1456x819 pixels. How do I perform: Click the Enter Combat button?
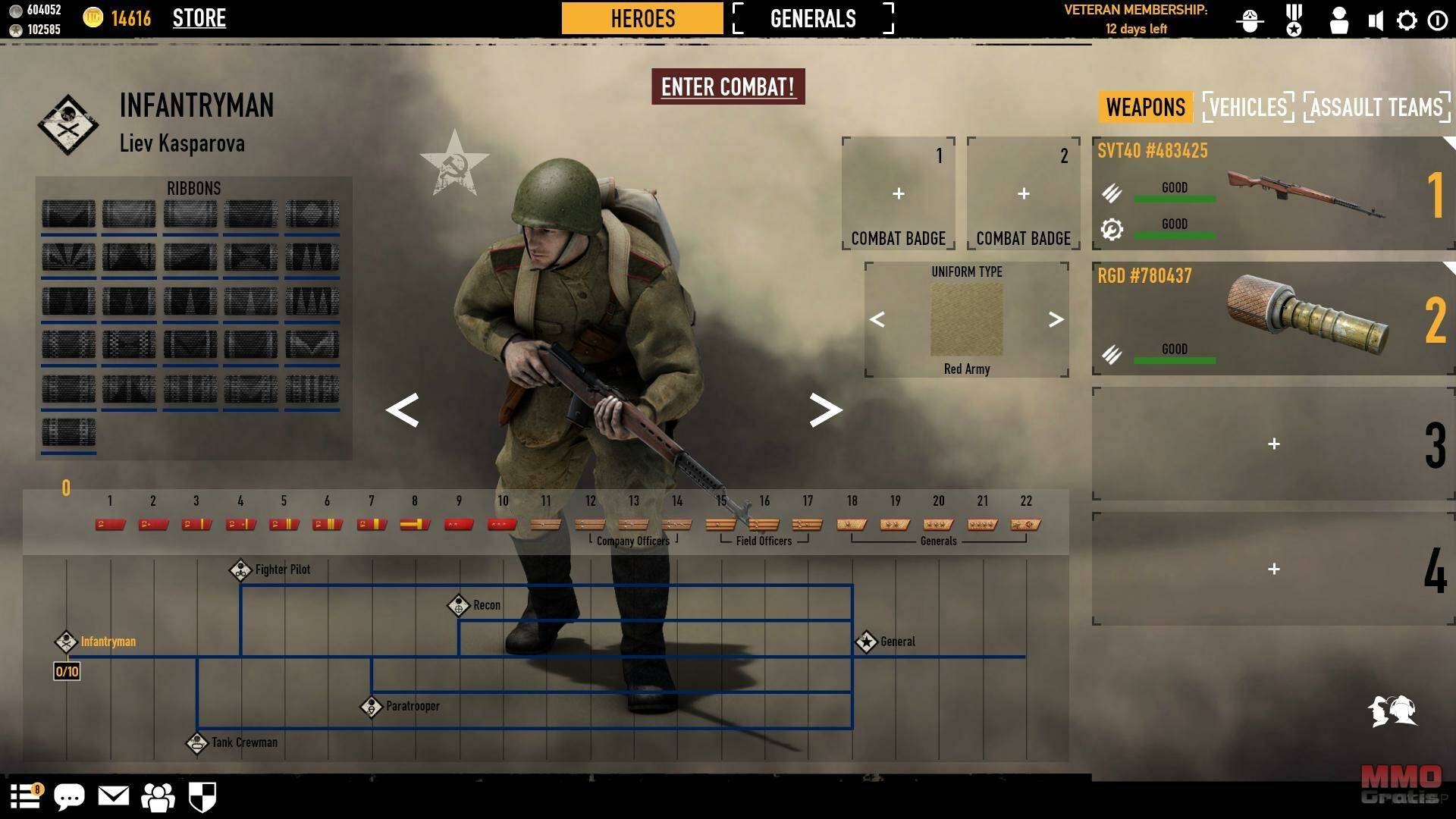[x=728, y=86]
